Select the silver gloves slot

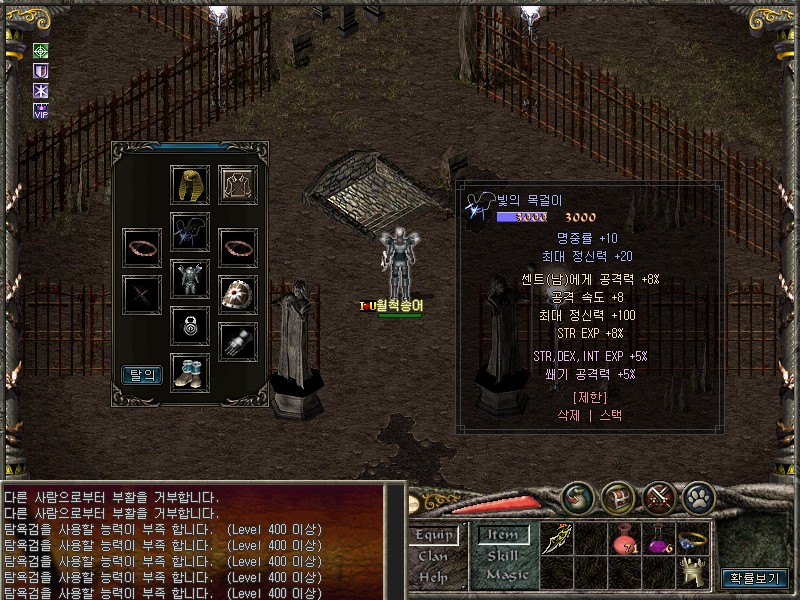[239, 342]
